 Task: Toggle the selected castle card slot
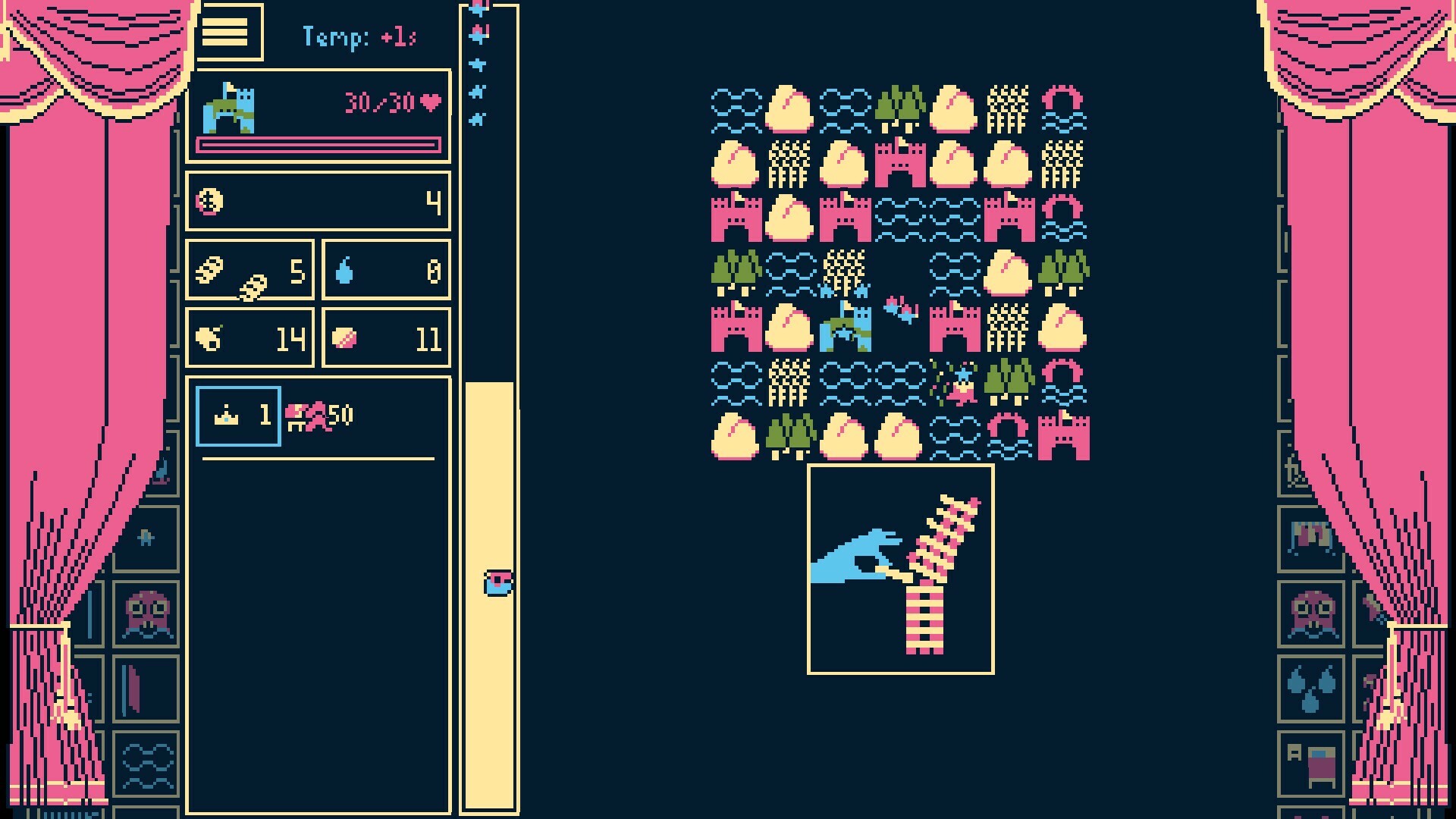click(x=237, y=416)
